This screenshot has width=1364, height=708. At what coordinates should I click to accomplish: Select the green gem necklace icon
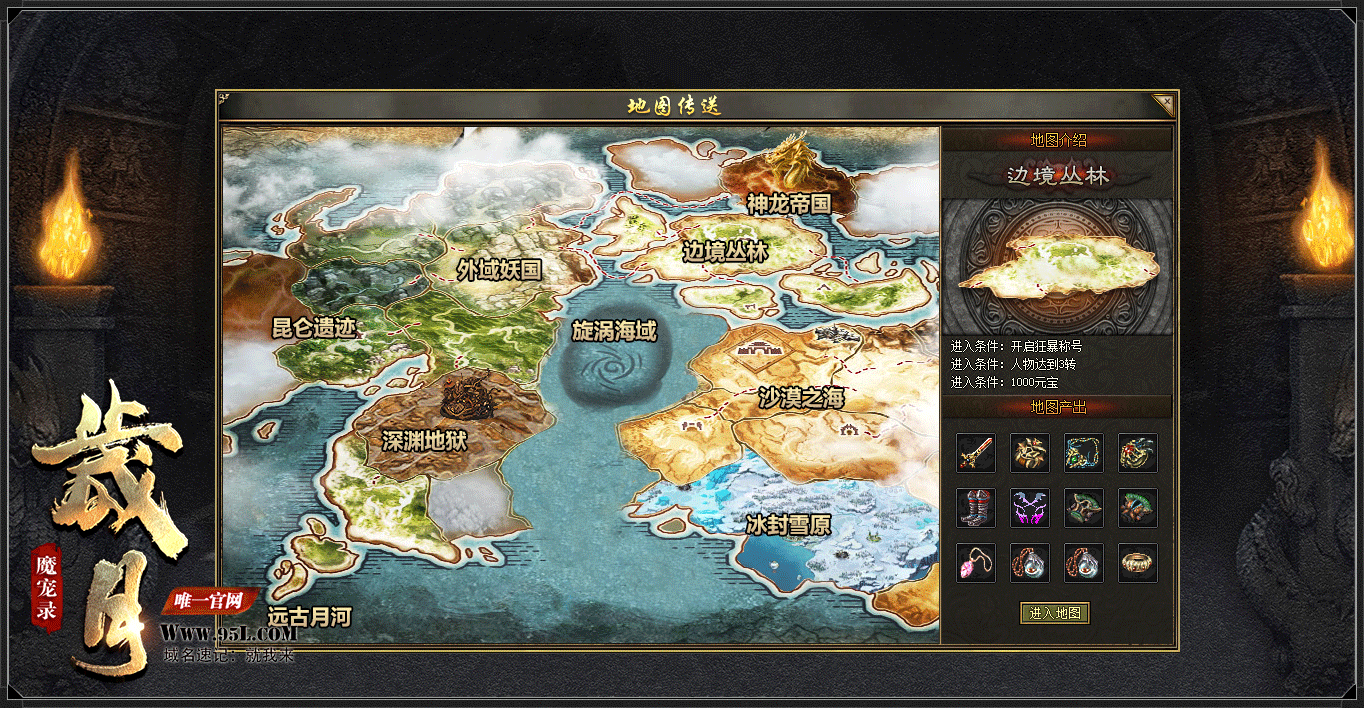1083,453
